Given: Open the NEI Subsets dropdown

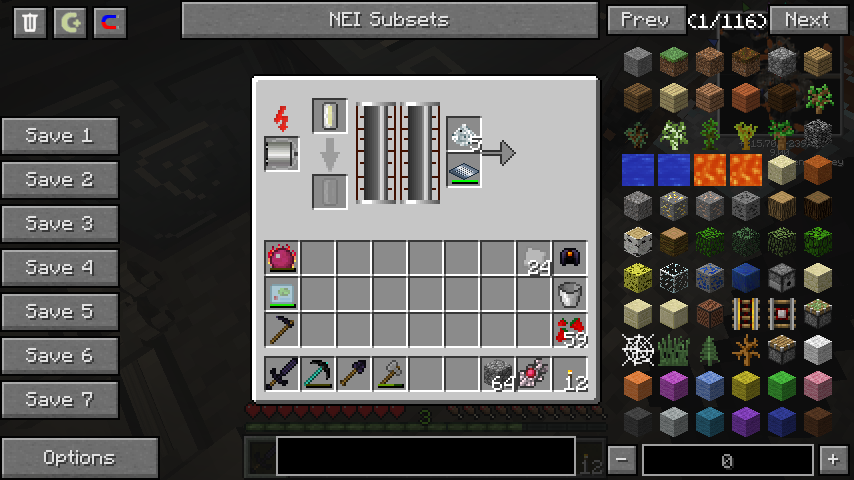Looking at the screenshot, I should point(389,20).
